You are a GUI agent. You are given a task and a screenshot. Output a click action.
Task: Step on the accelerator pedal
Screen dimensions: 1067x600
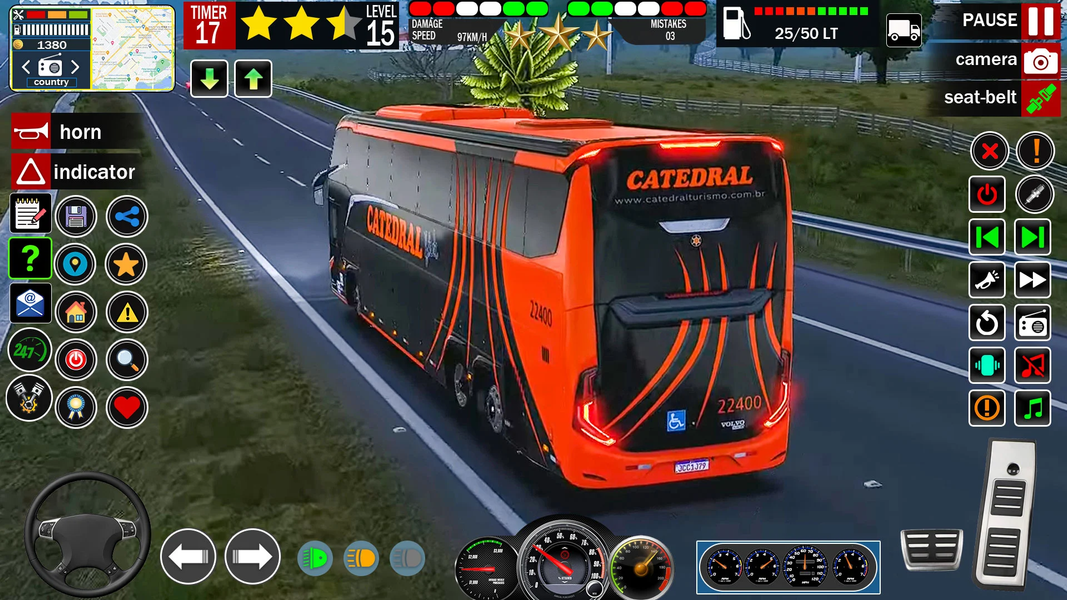point(1005,513)
